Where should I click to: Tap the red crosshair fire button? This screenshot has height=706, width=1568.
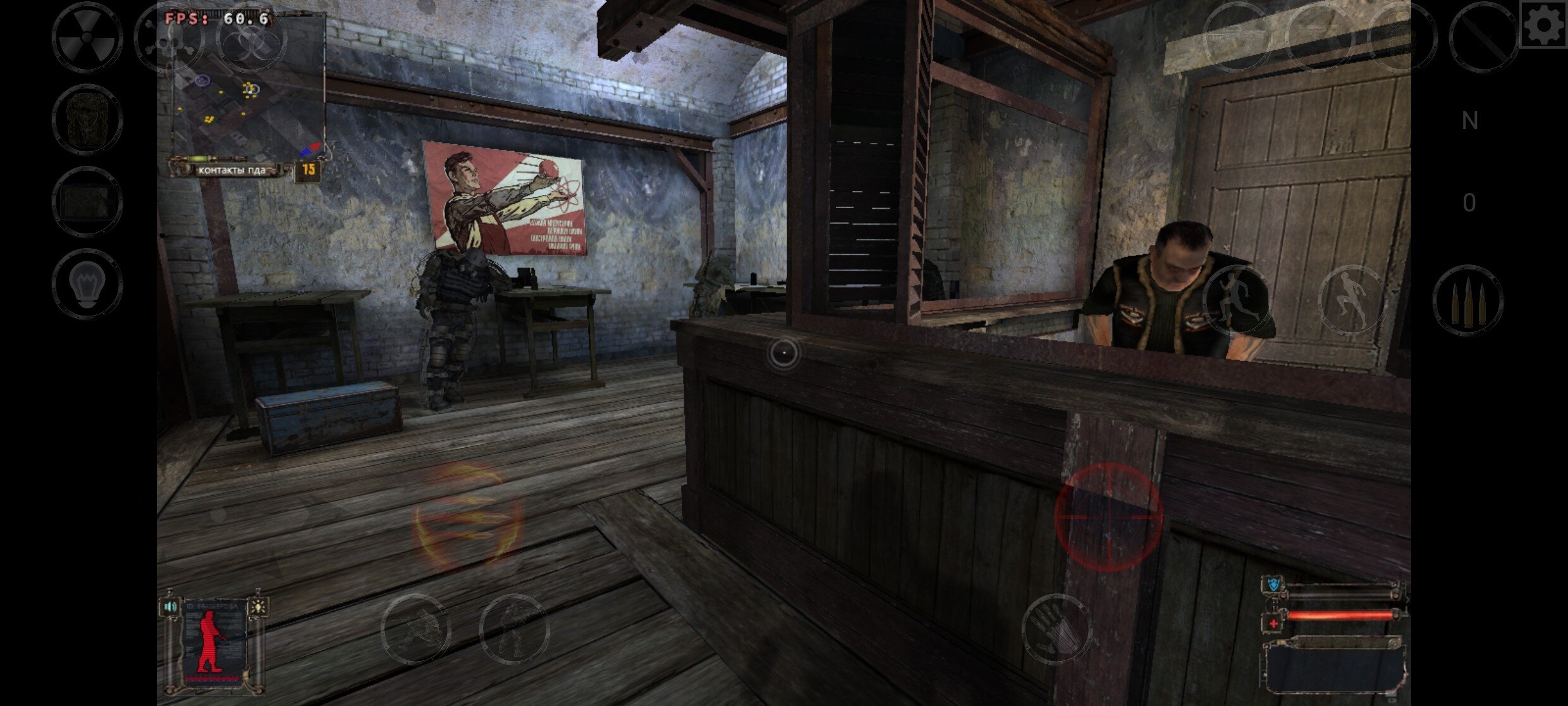click(1108, 516)
